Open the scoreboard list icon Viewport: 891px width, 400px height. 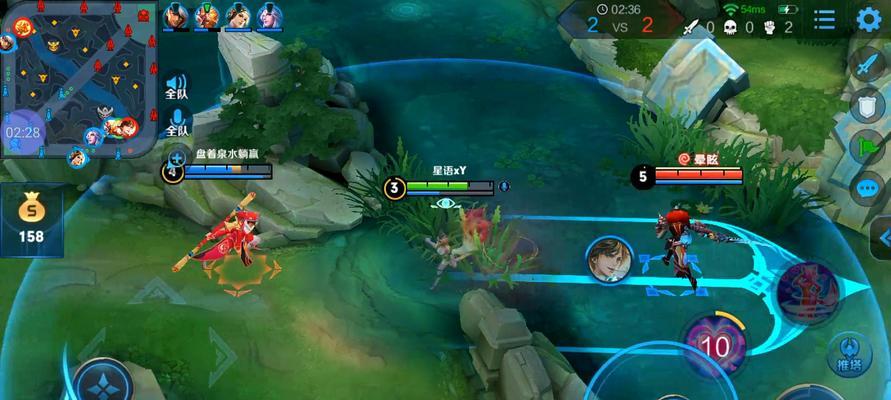point(824,19)
